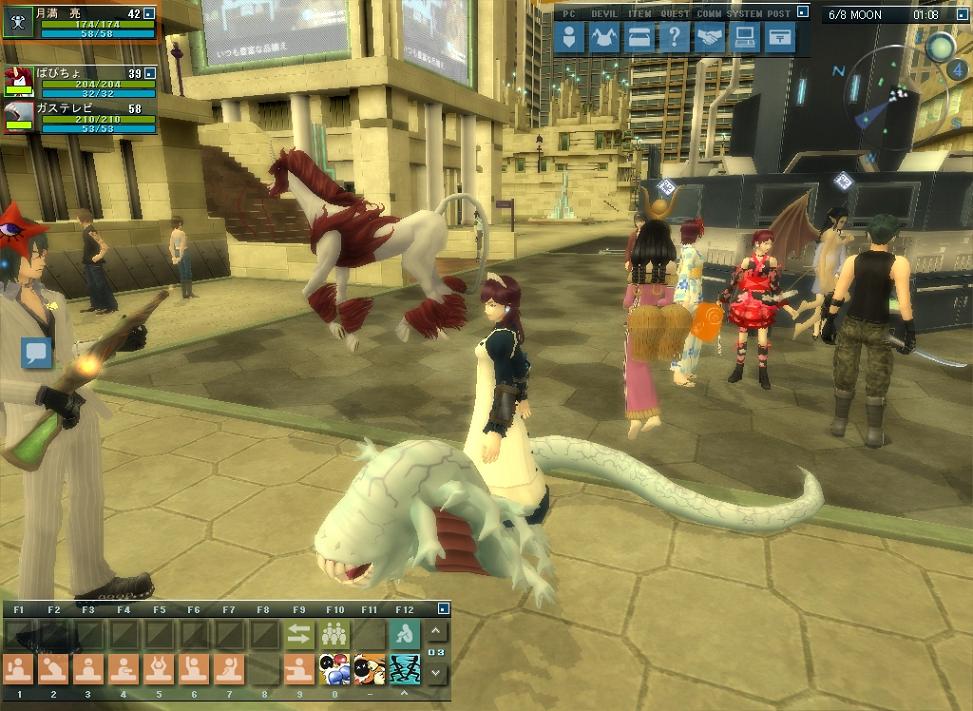The image size is (973, 711).
Task: Open the SYSTEM computer menu
Action: [x=744, y=38]
